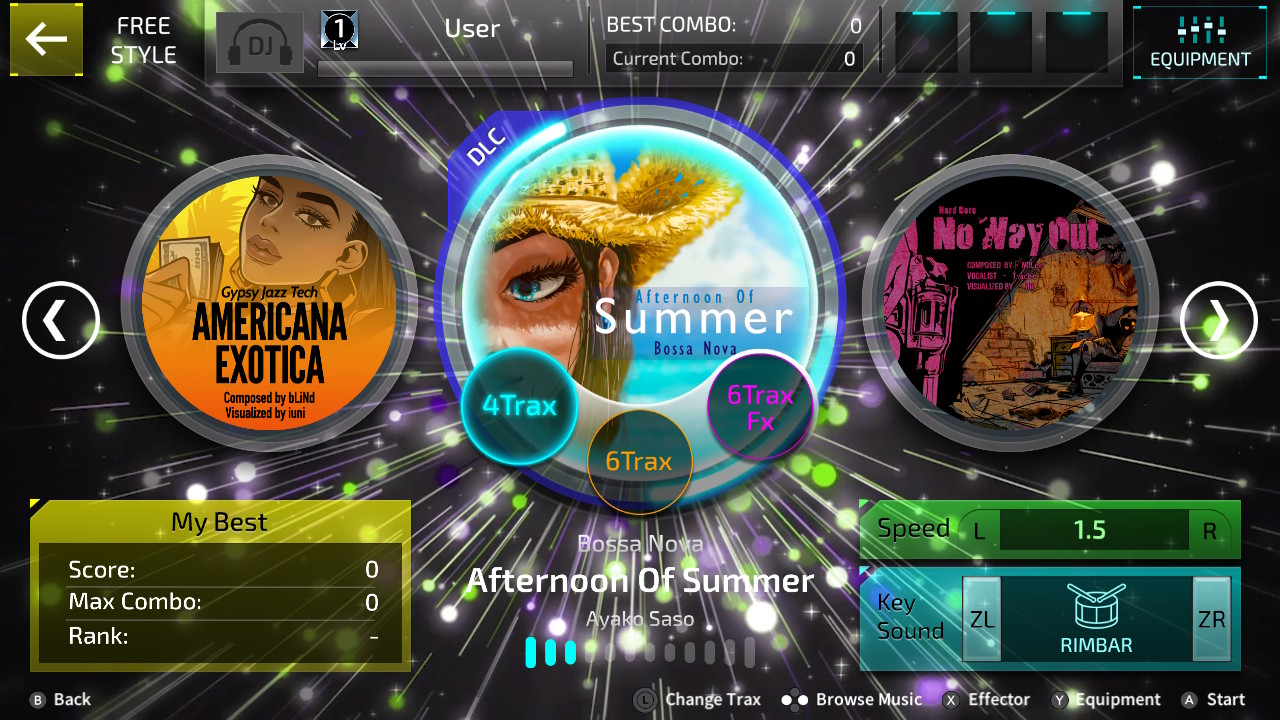Select the DJ headphone profile icon

[259, 42]
